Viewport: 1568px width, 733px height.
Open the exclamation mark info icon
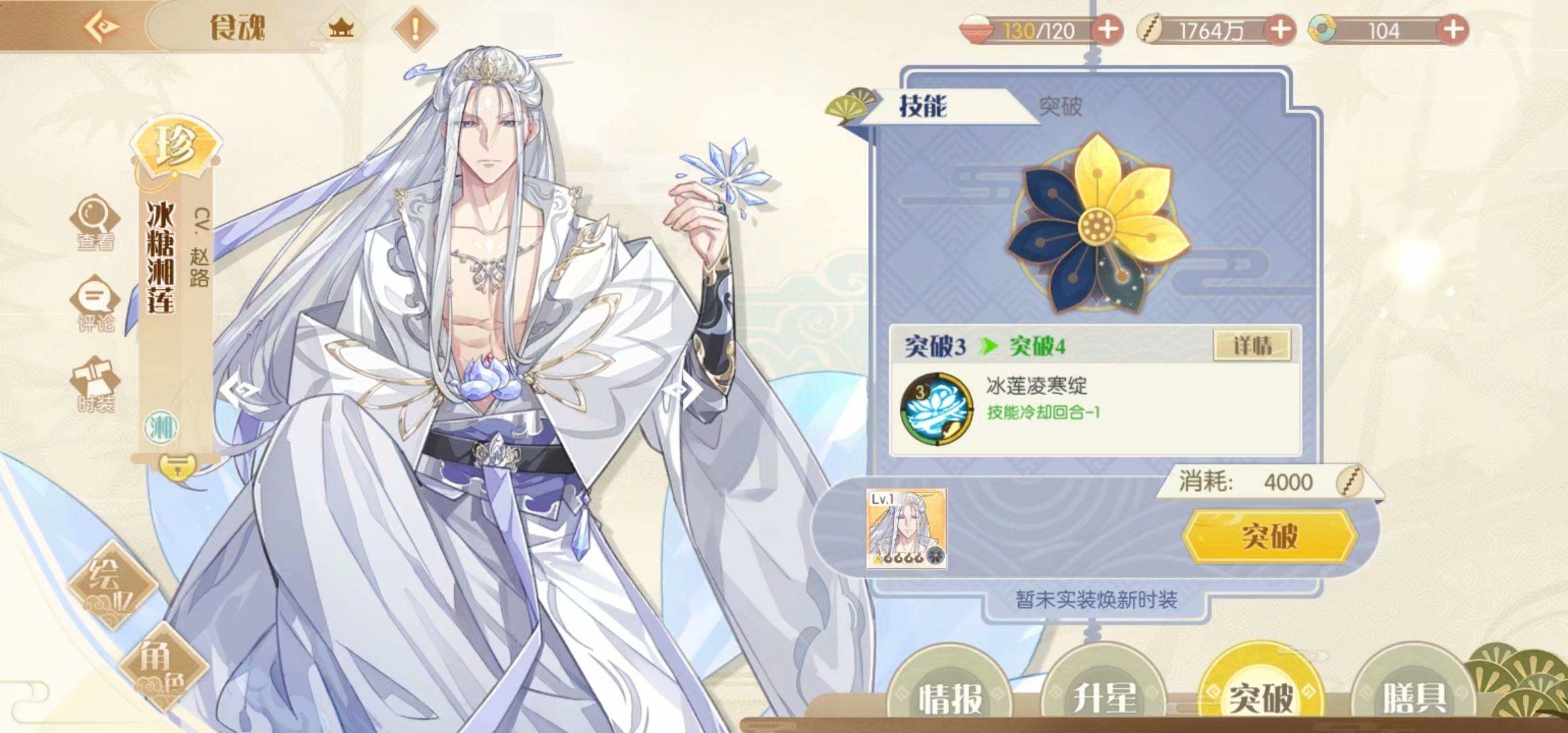point(415,29)
